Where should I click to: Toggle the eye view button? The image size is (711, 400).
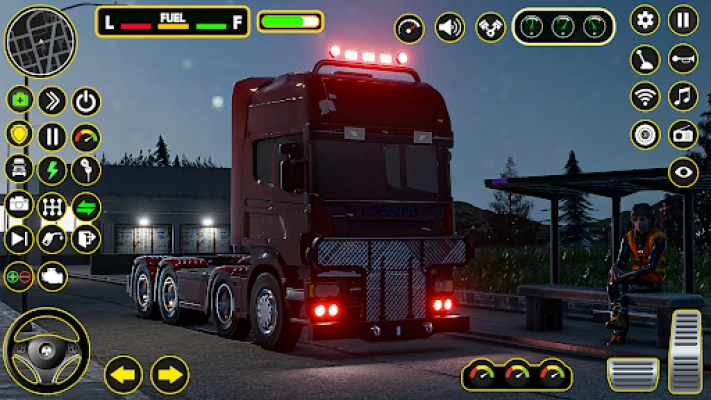tap(683, 172)
